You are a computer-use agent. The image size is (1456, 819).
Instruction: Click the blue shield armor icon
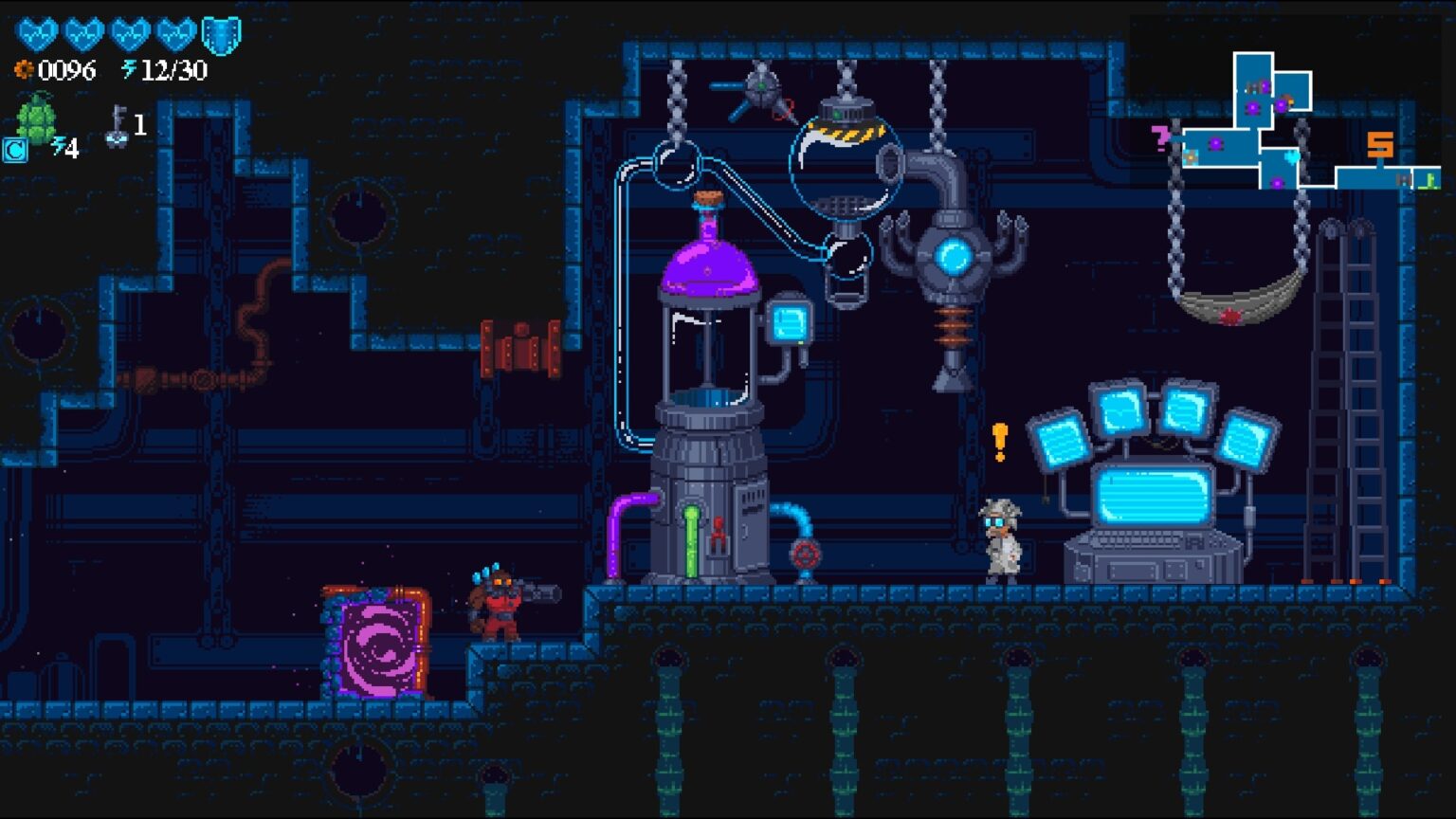[222, 36]
